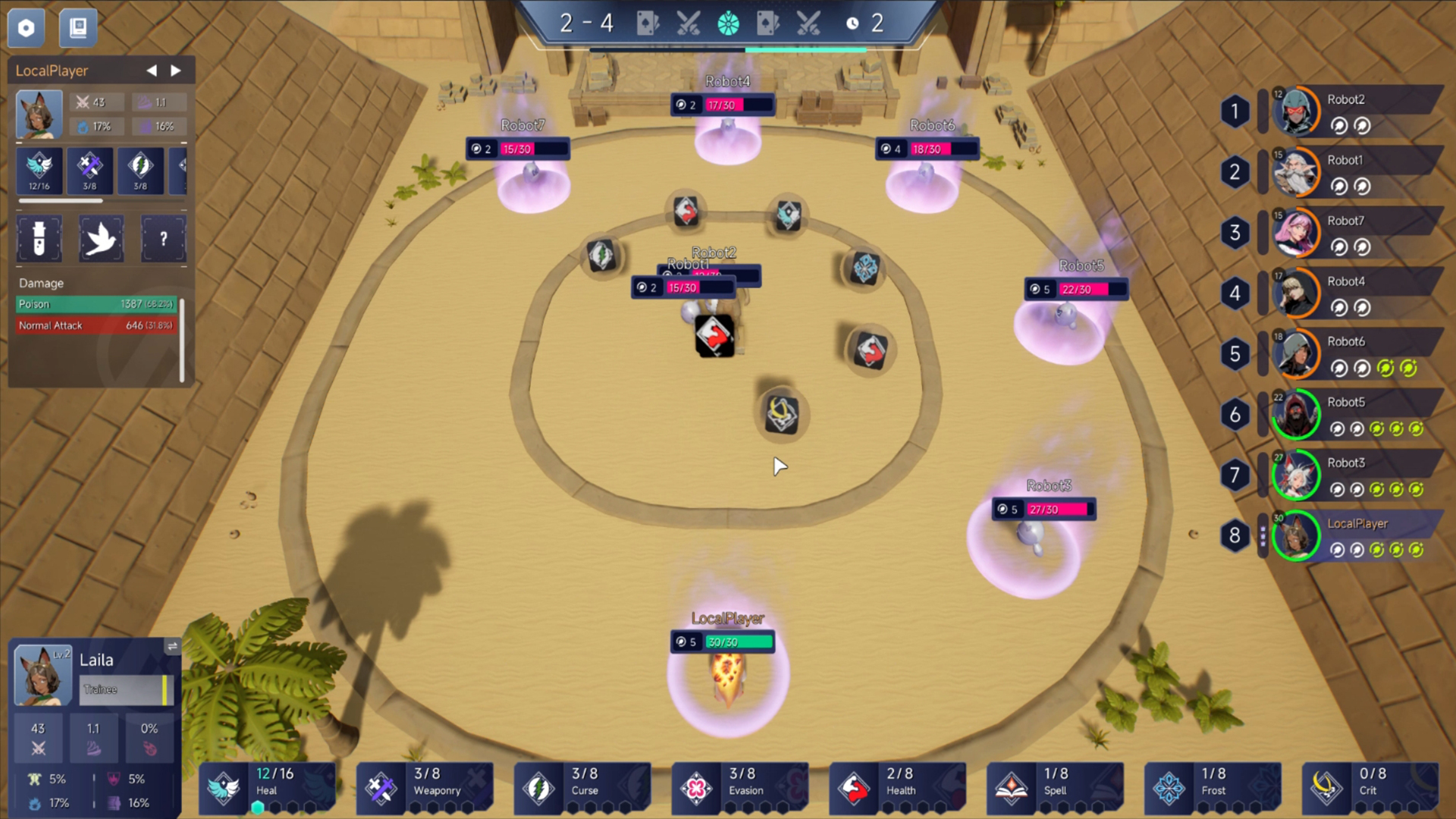Click the potion consumable slot icon
Viewport: 1456px width, 819px height.
click(x=39, y=239)
